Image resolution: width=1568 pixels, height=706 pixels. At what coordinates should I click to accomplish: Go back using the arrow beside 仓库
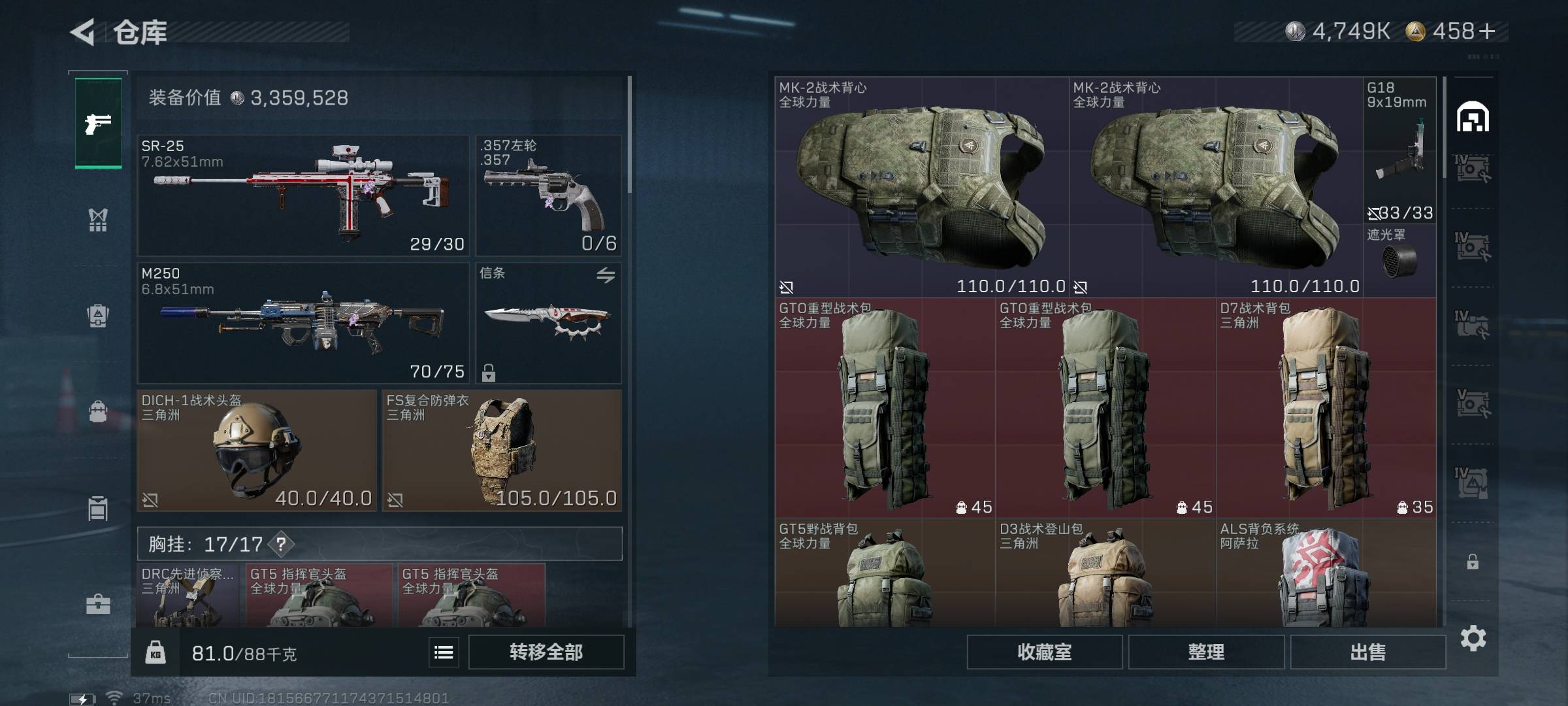[84, 32]
